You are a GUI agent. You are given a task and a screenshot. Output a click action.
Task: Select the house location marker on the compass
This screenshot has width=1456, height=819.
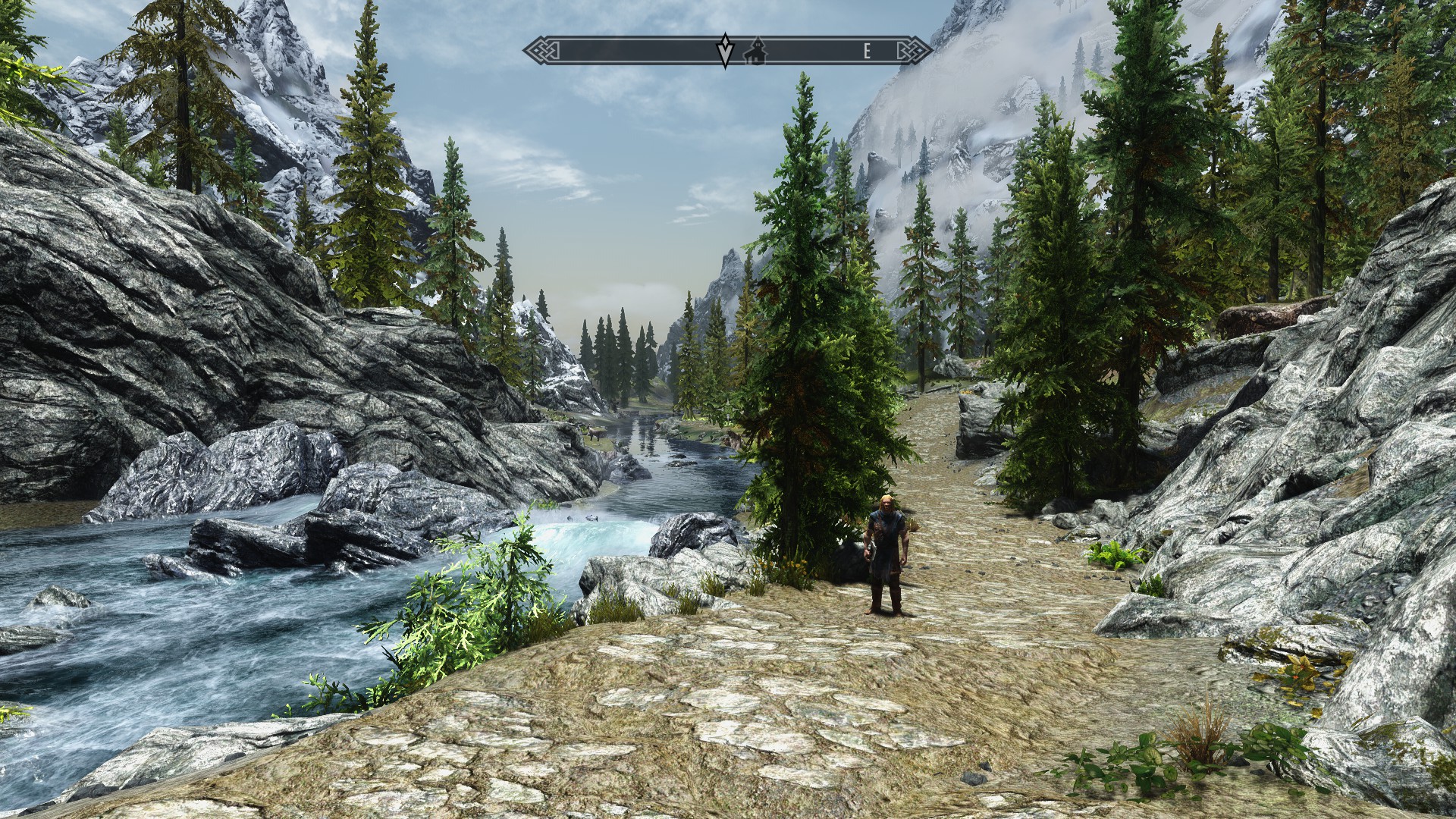[x=755, y=52]
